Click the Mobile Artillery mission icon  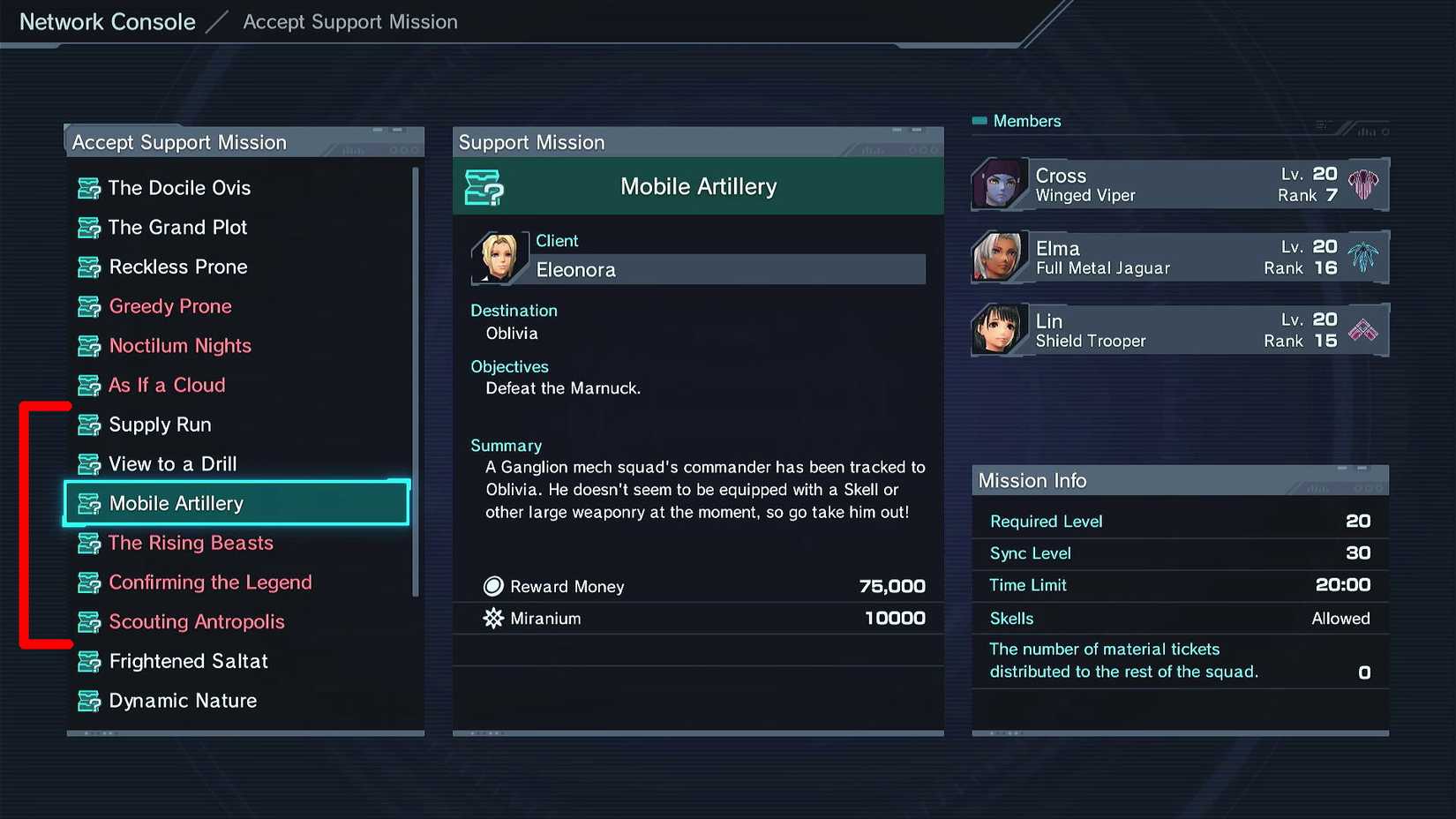coord(87,503)
